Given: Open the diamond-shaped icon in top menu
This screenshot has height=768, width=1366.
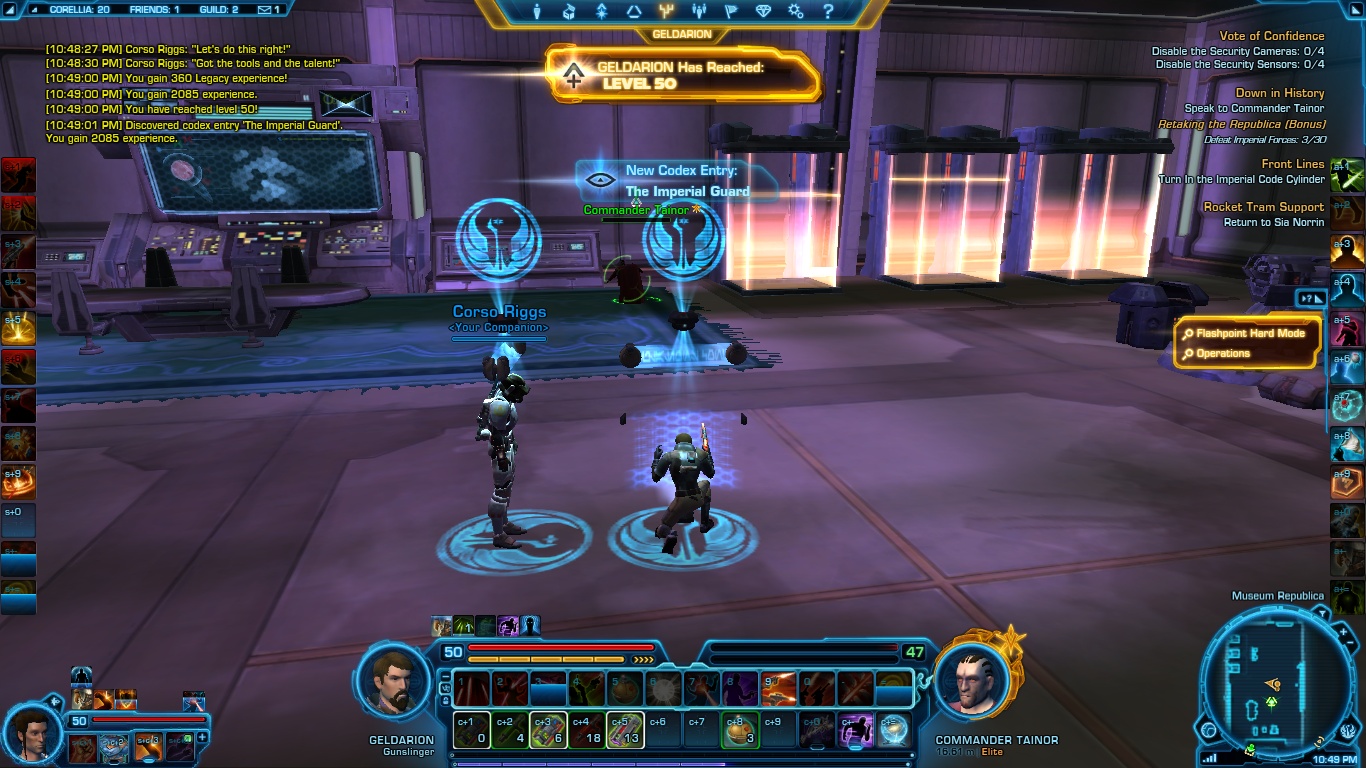Looking at the screenshot, I should point(763,12).
